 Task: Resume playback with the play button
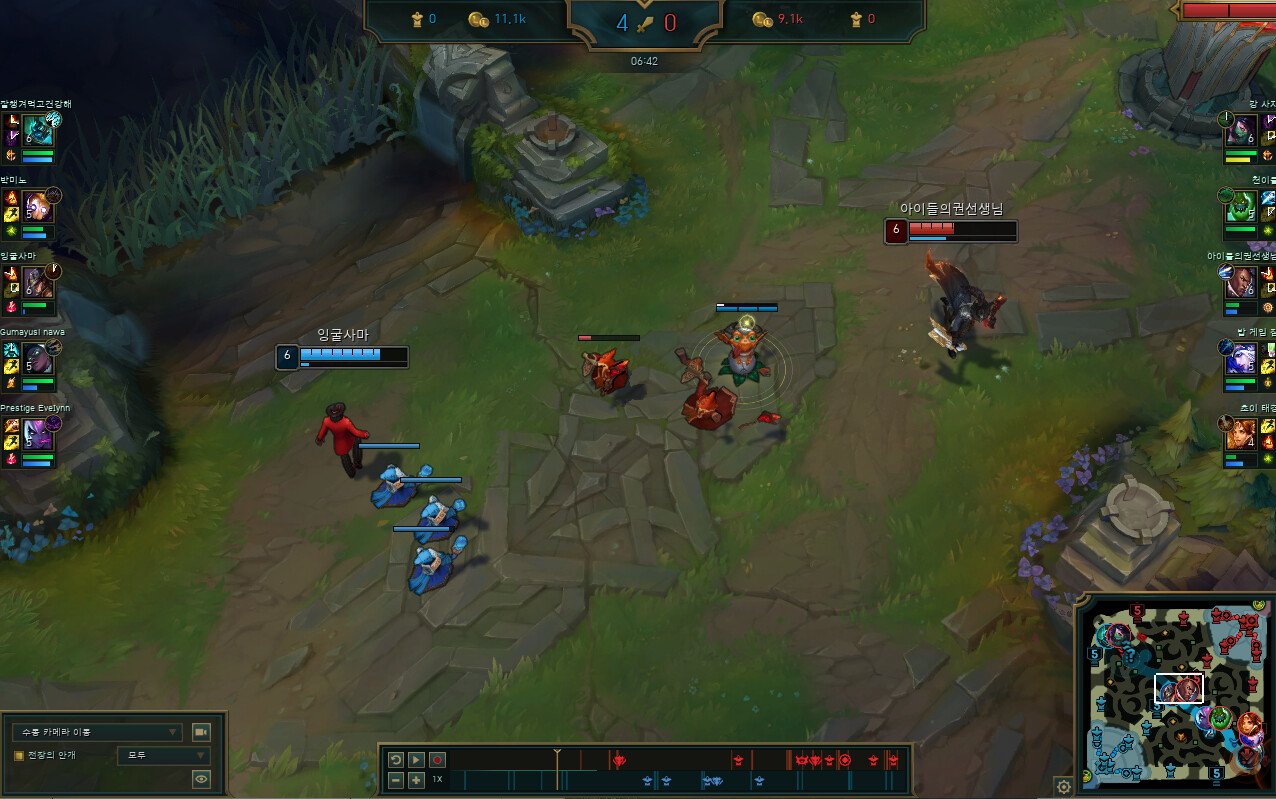tap(417, 760)
